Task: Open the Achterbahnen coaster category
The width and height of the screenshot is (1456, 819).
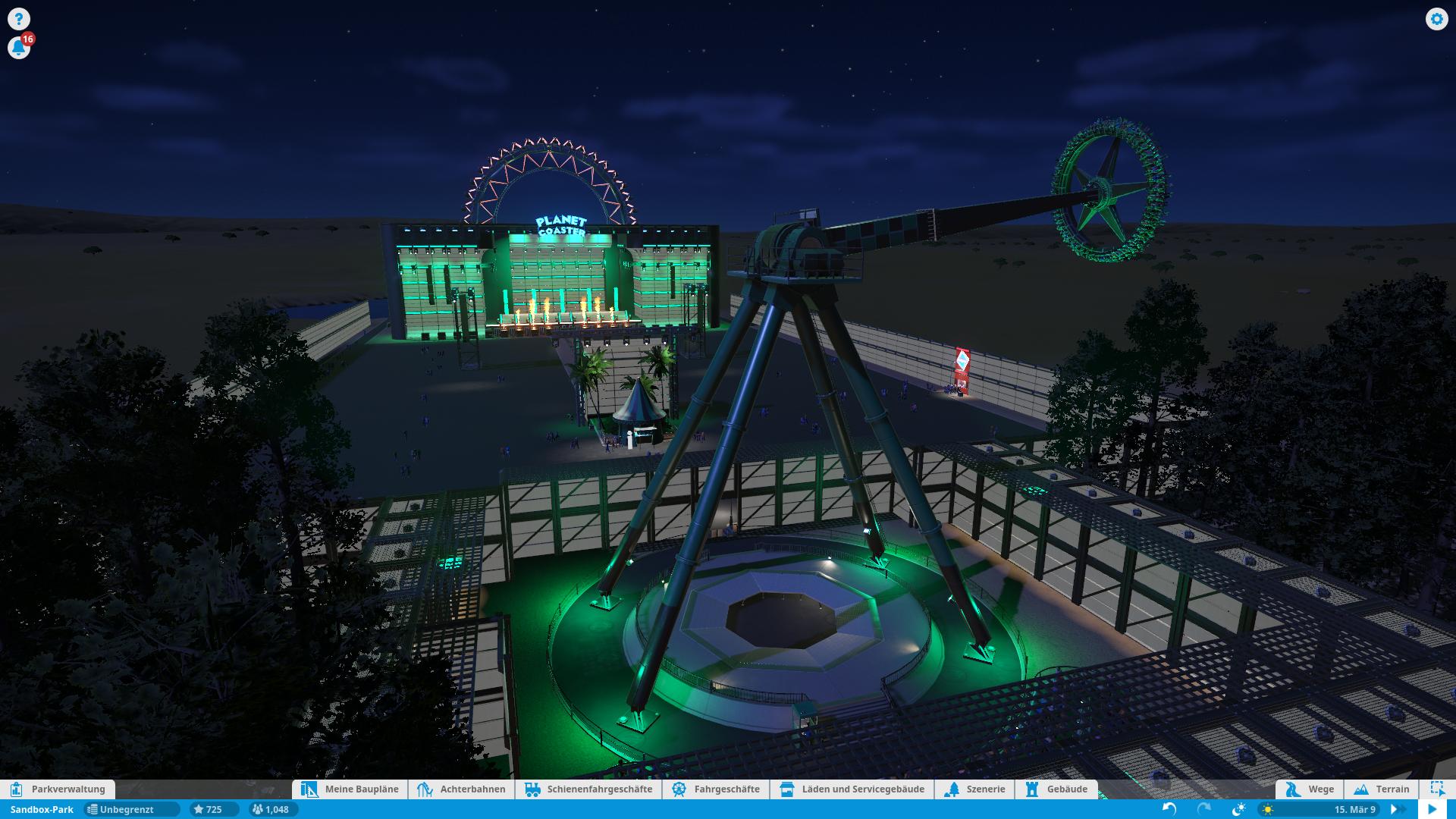Action: pyautogui.click(x=462, y=789)
